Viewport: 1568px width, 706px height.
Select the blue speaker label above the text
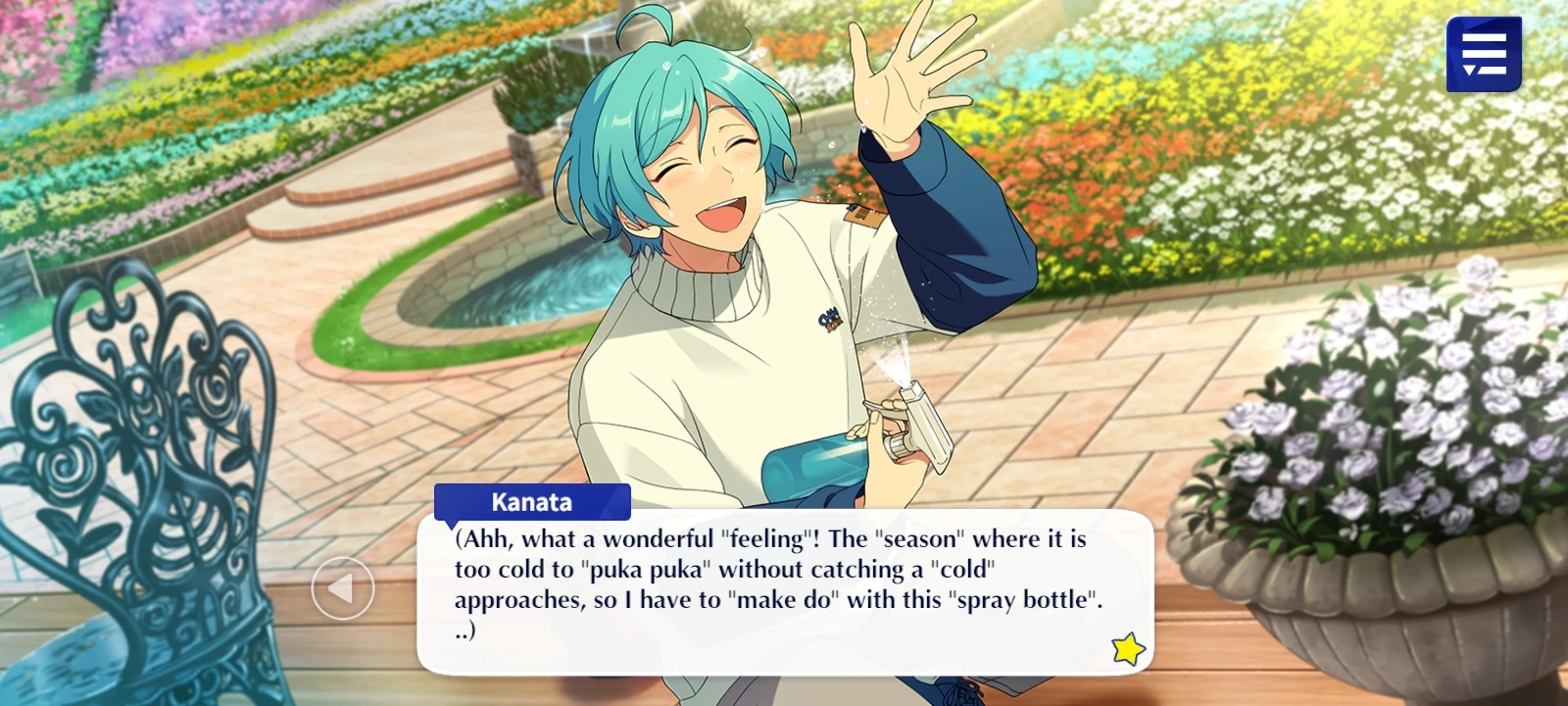coord(530,503)
